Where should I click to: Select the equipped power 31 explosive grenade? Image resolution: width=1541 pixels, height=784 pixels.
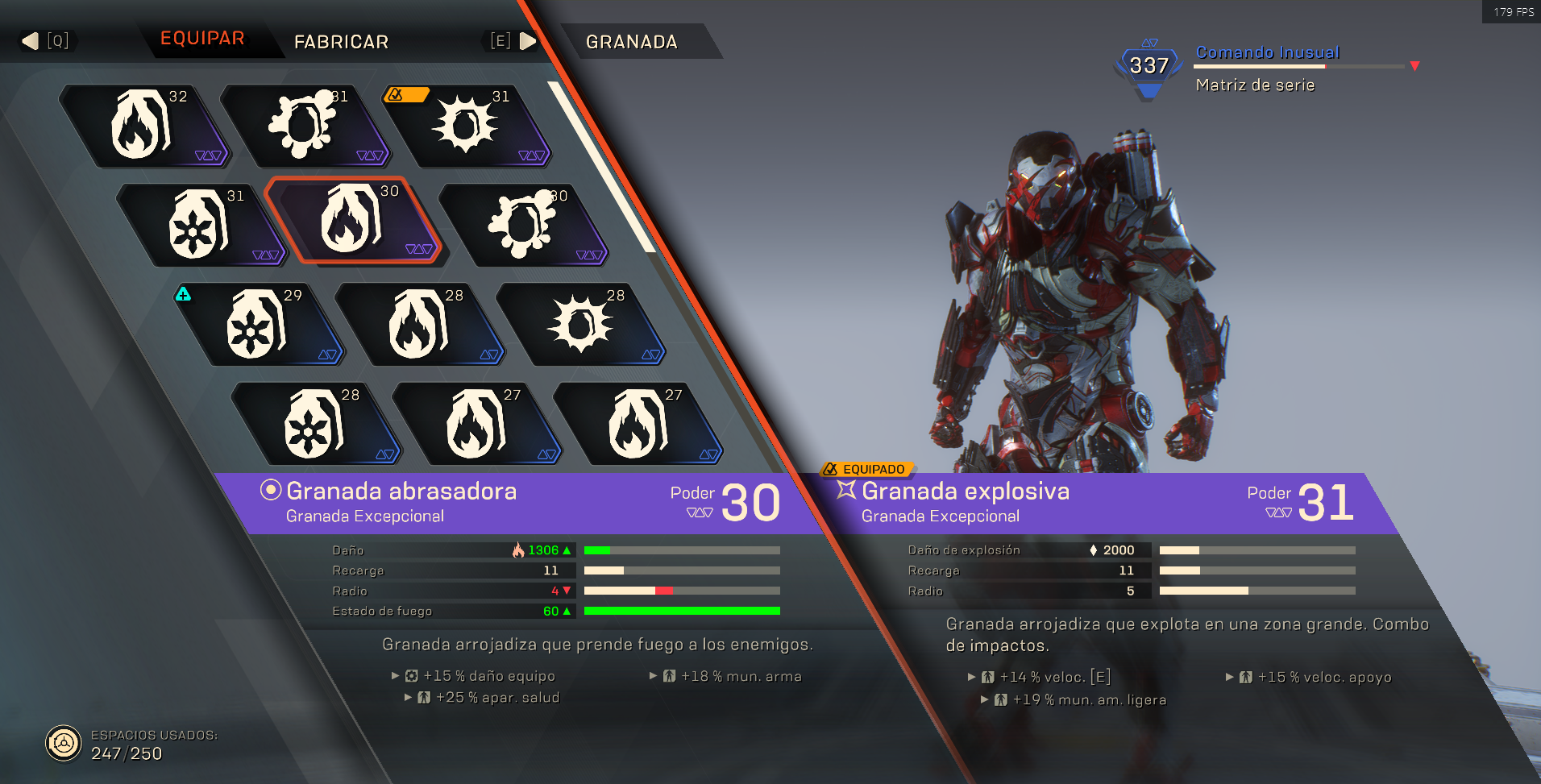point(466,125)
